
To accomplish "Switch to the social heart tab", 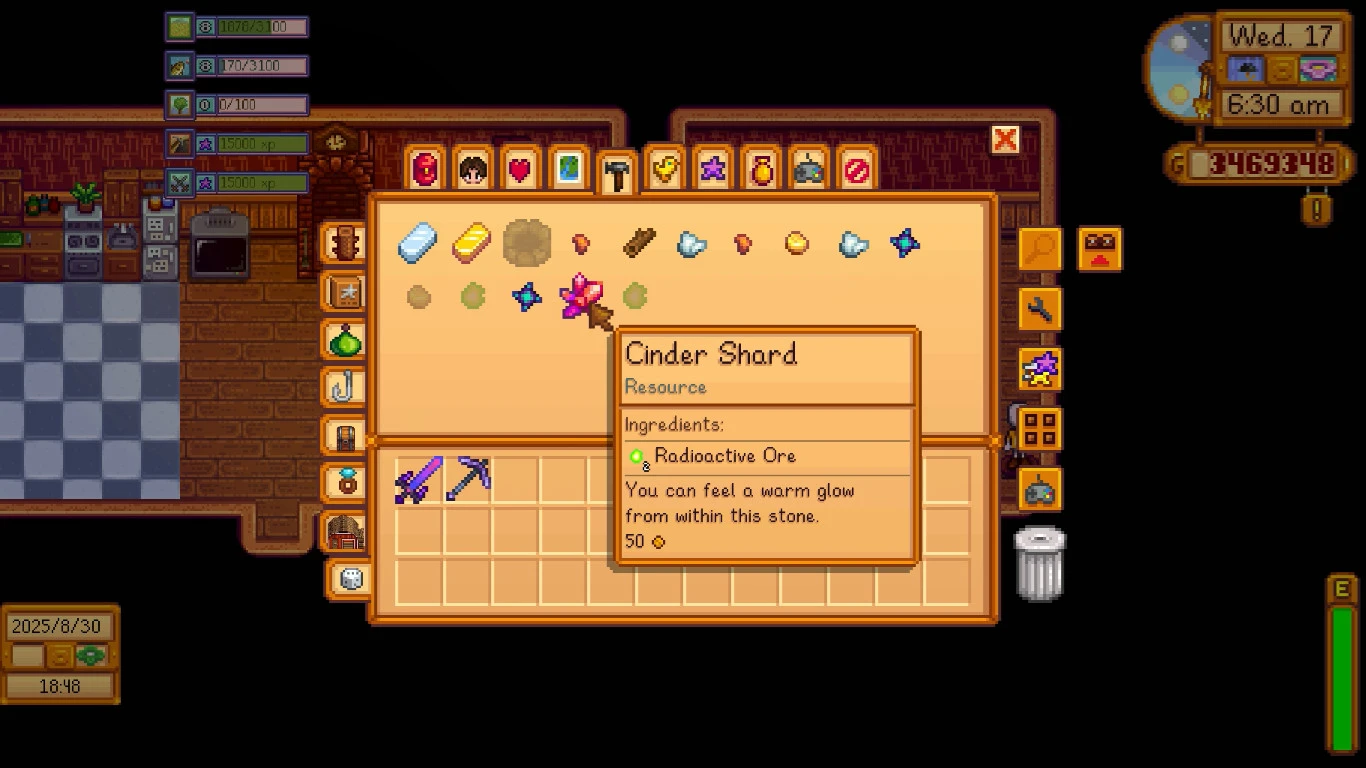I will pyautogui.click(x=519, y=168).
